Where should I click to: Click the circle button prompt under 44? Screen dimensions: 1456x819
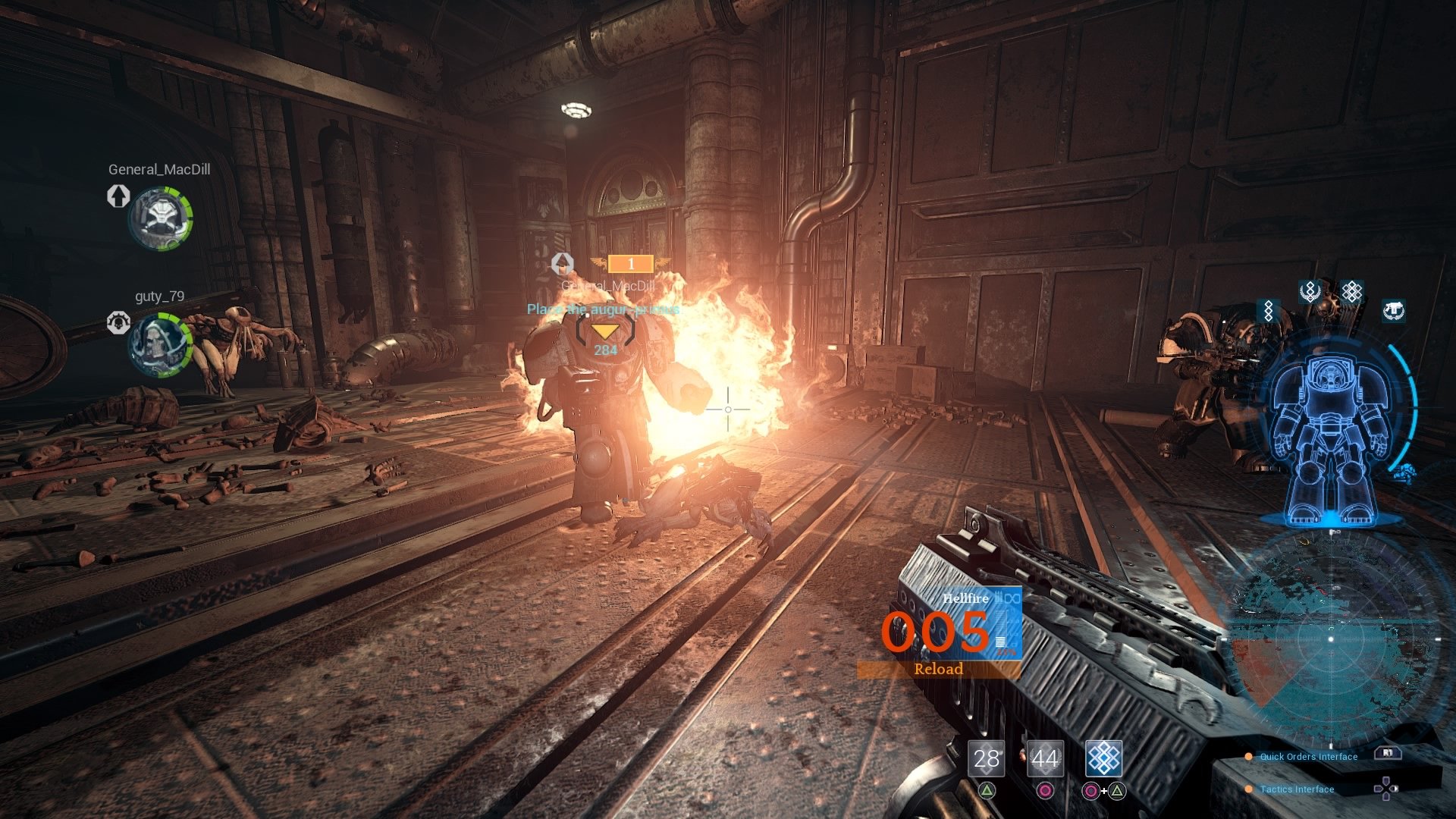(x=1045, y=791)
